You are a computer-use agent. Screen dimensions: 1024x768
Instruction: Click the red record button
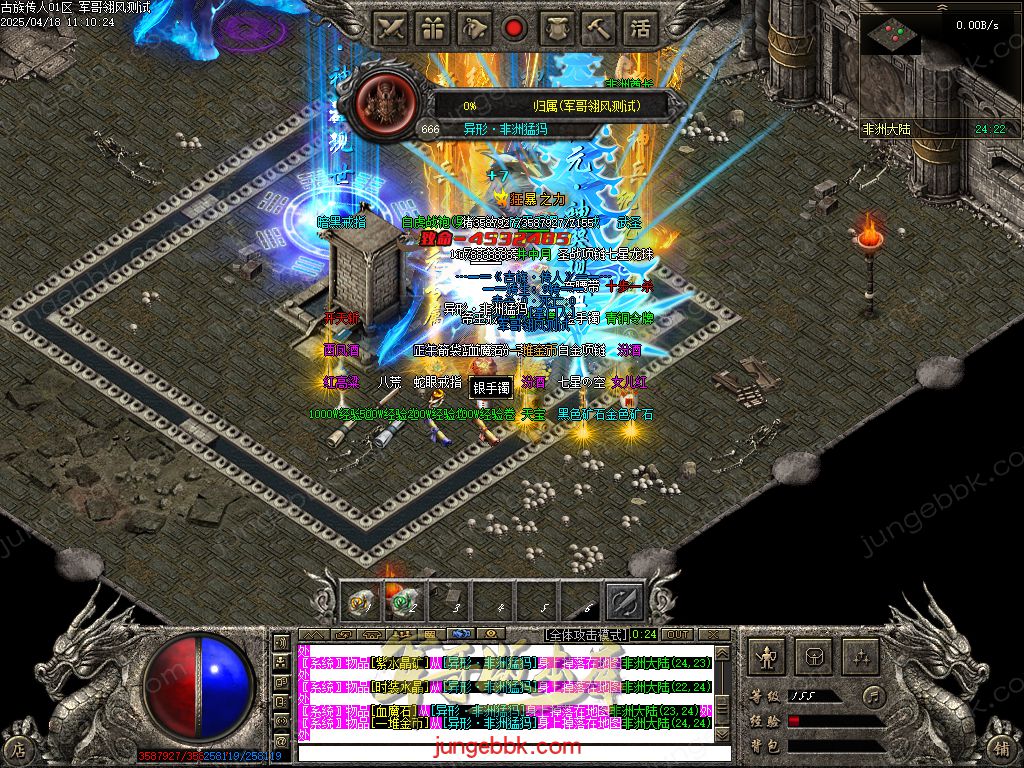point(514,29)
